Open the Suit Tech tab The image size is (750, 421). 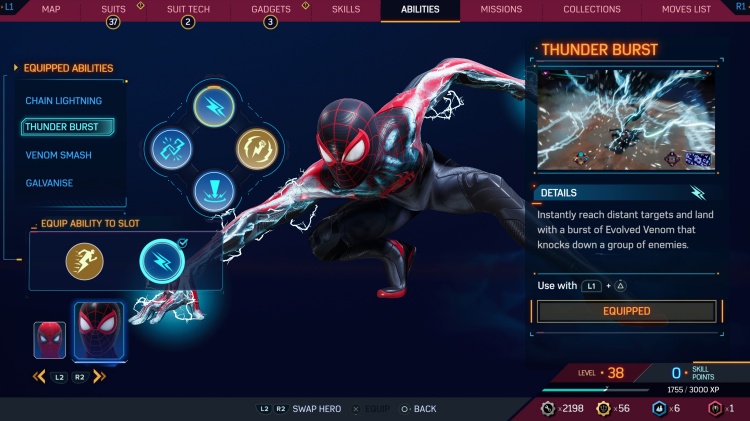186,10
